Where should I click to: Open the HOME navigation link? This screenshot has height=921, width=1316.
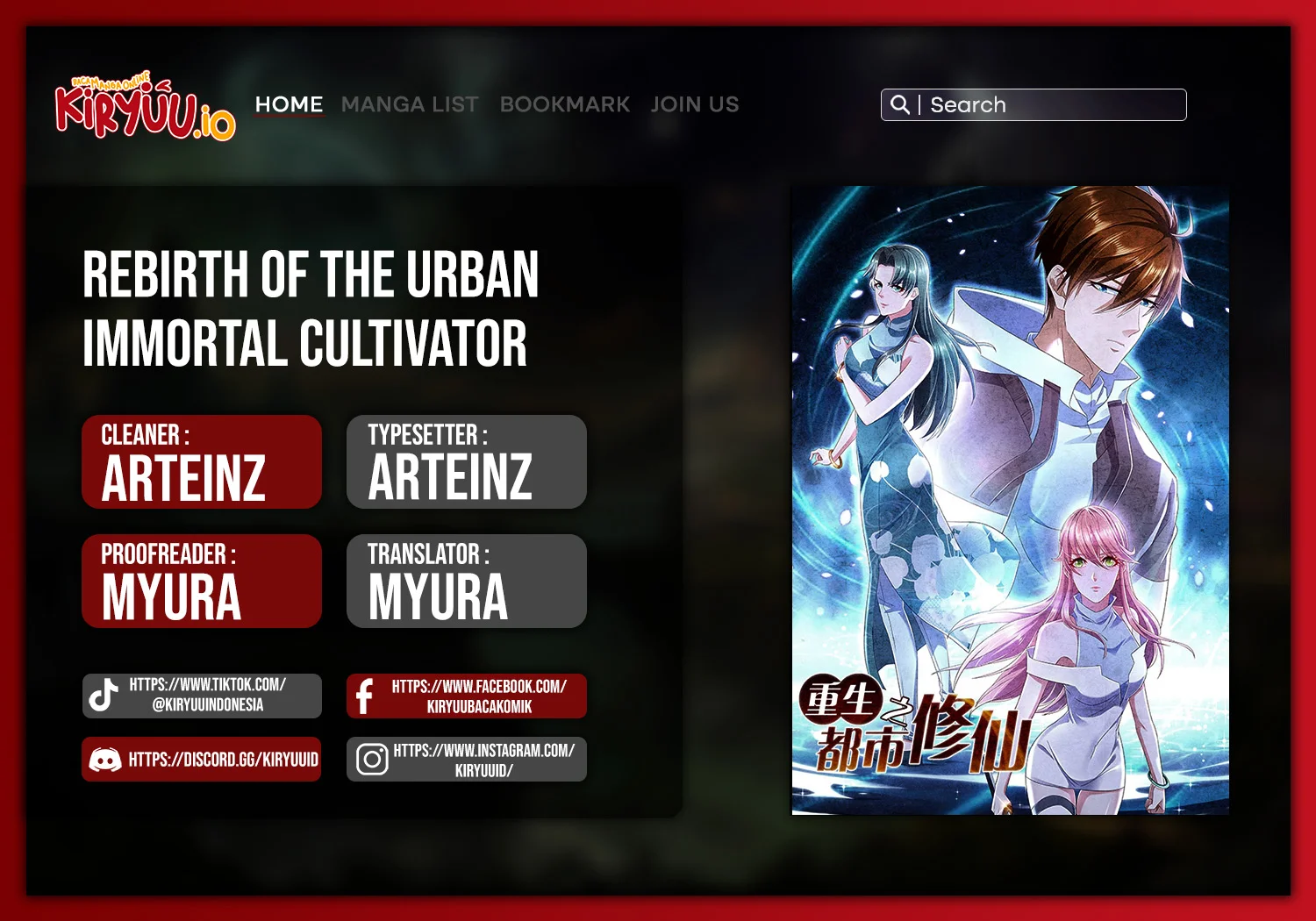pyautogui.click(x=289, y=104)
